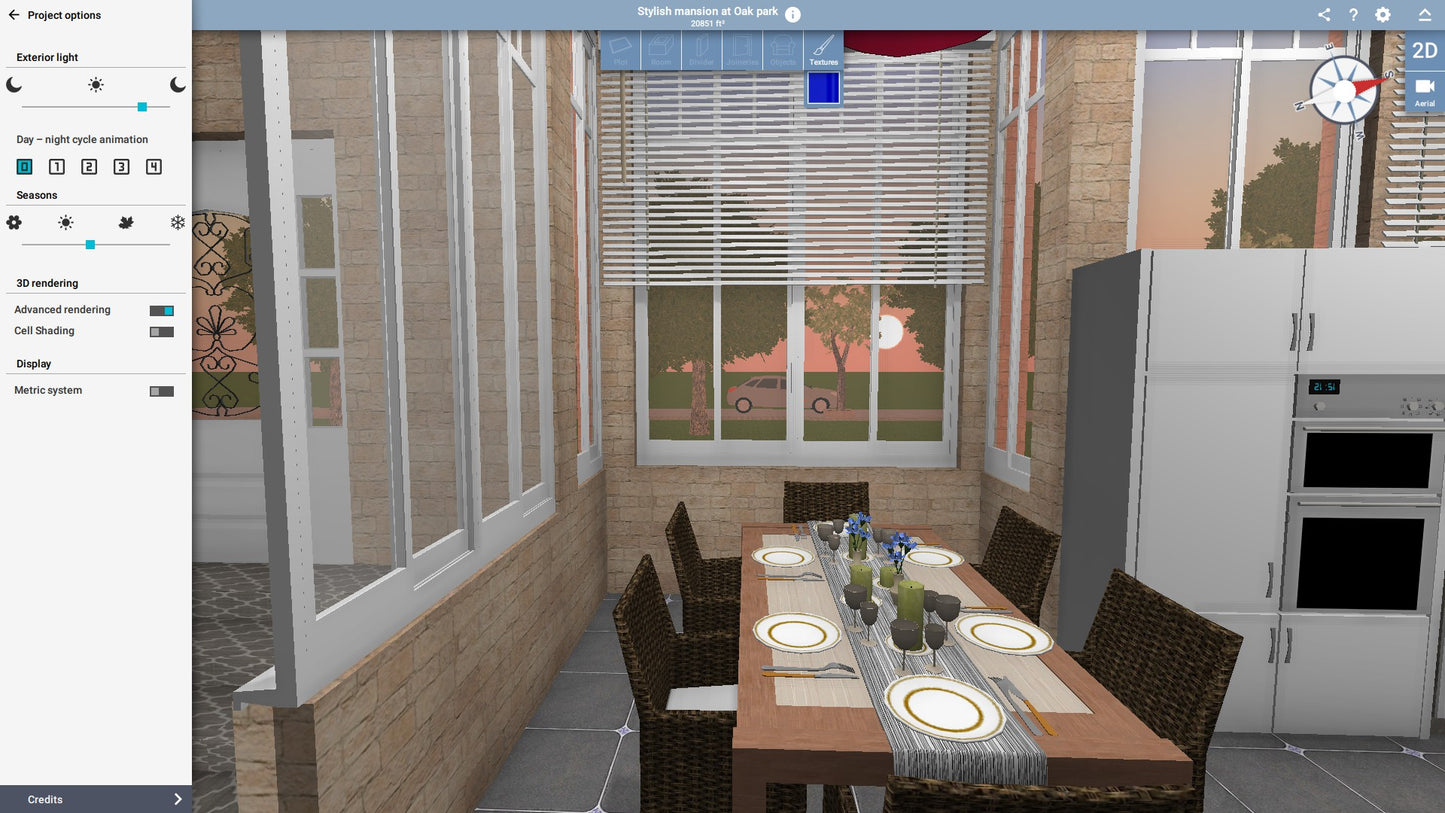The width and height of the screenshot is (1445, 813).
Task: Open the application Settings gear
Action: coord(1383,15)
